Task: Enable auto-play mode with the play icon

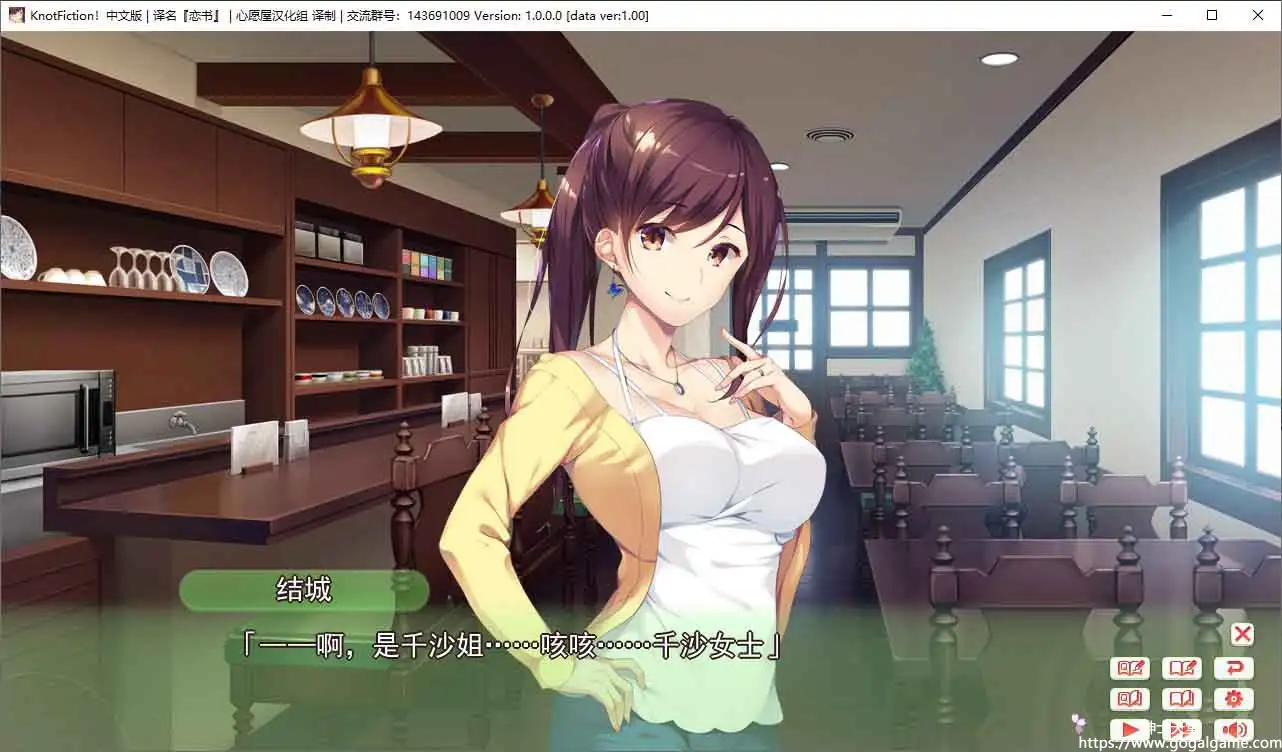Action: [x=1130, y=730]
